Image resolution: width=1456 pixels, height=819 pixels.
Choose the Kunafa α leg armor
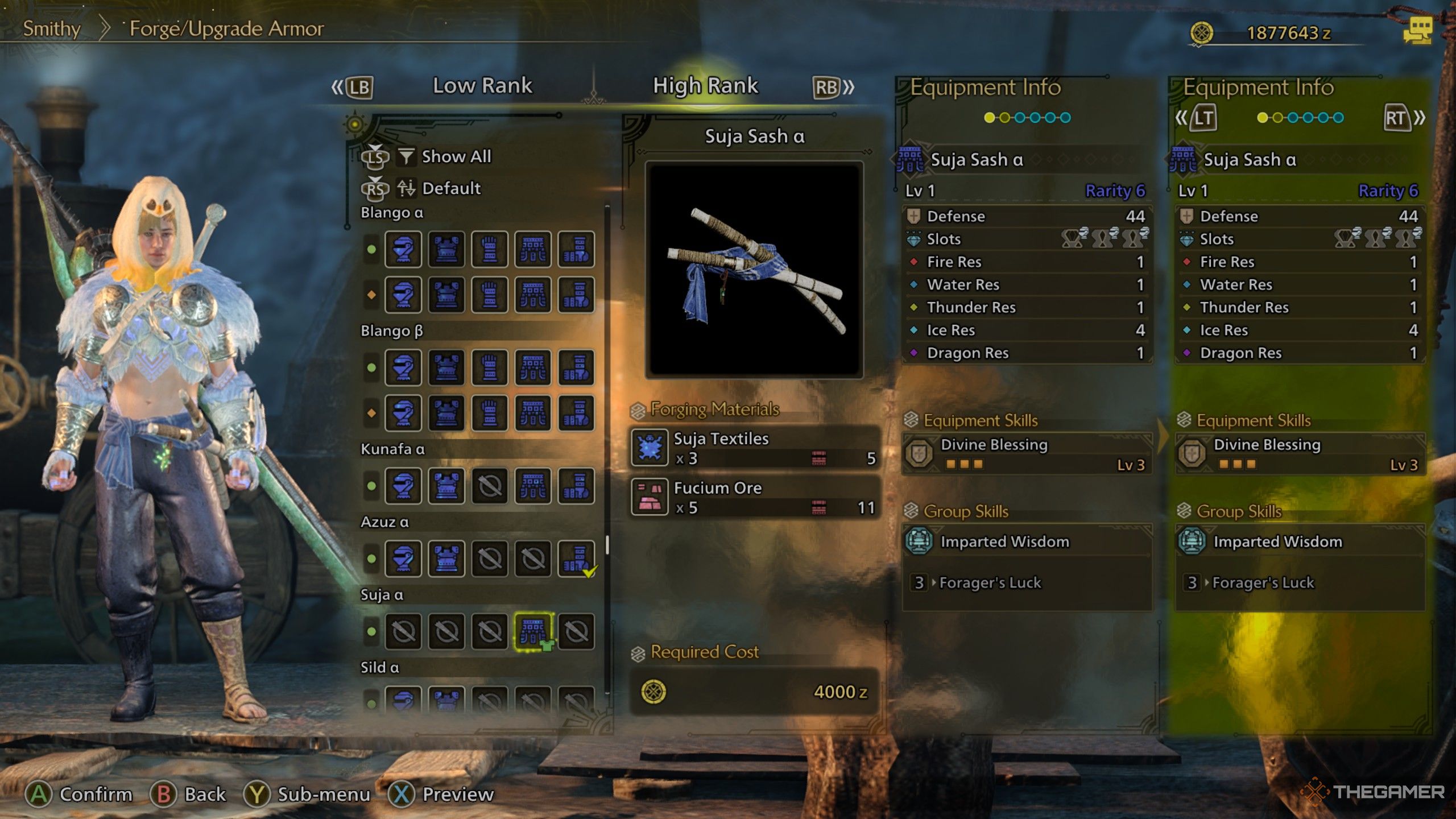coord(576,486)
